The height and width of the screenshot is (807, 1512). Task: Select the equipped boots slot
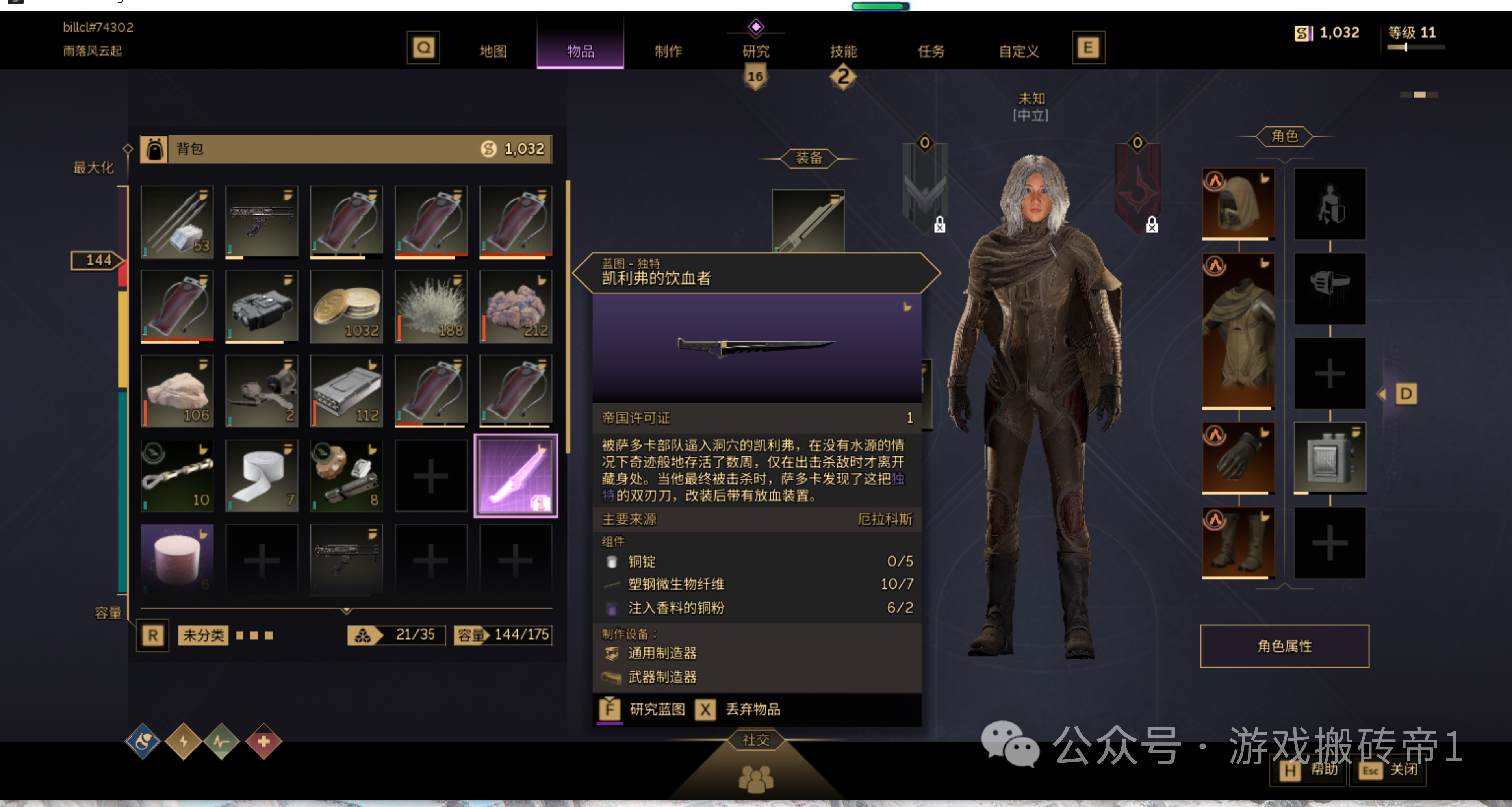pyautogui.click(x=1238, y=542)
